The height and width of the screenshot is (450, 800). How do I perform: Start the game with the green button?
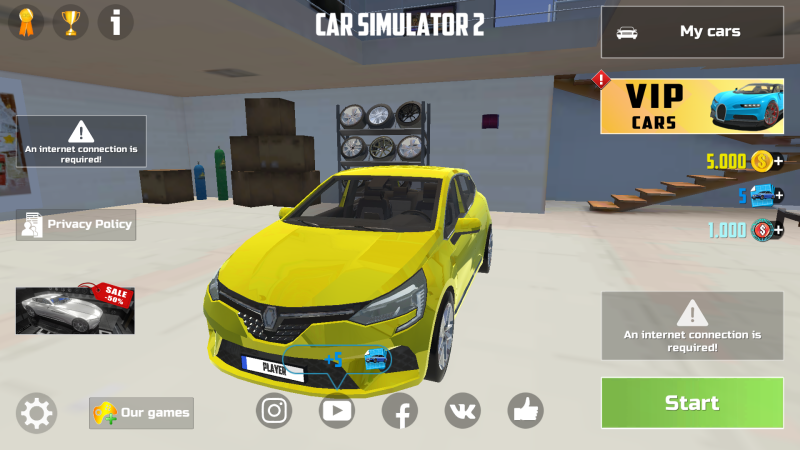pos(692,403)
